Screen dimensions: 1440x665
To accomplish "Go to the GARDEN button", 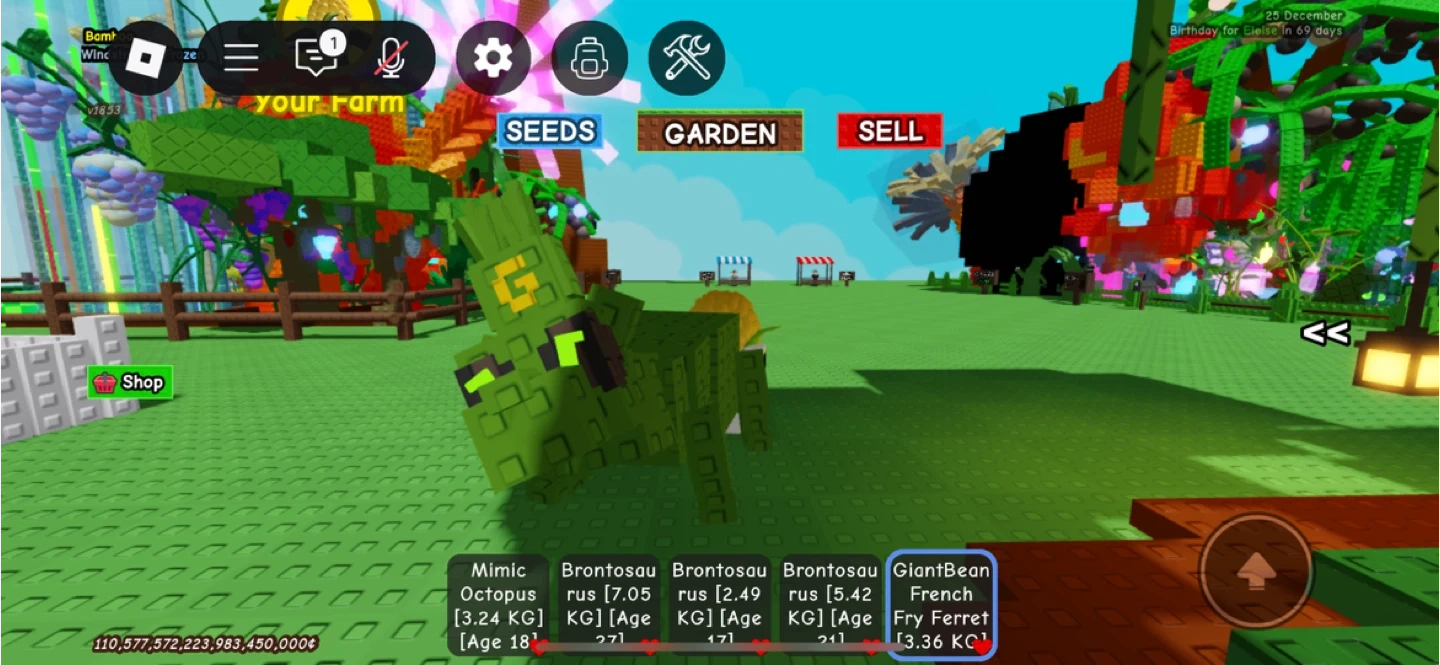I will pyautogui.click(x=720, y=132).
